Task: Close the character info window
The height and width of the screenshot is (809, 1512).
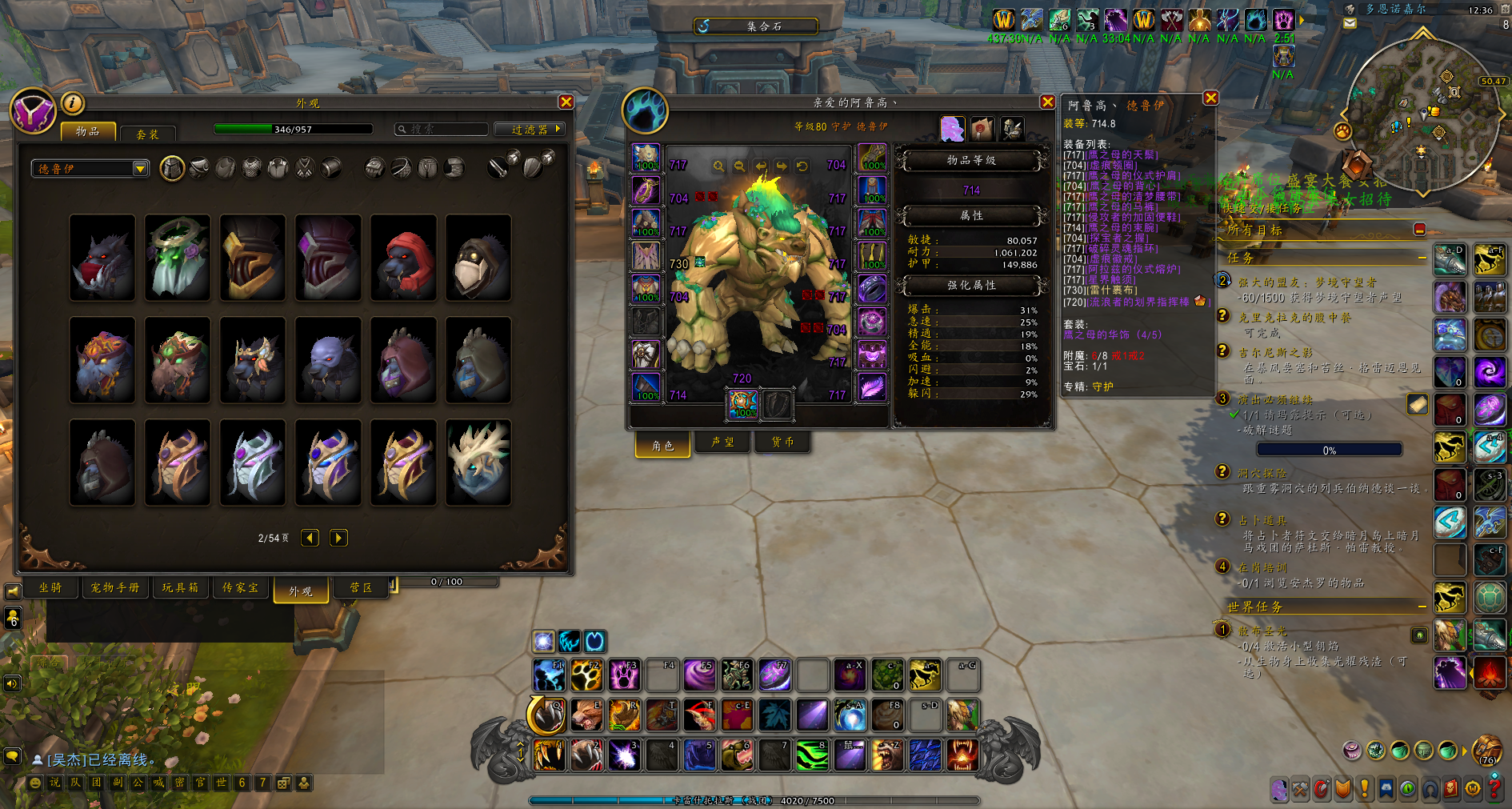Action: tap(1047, 102)
